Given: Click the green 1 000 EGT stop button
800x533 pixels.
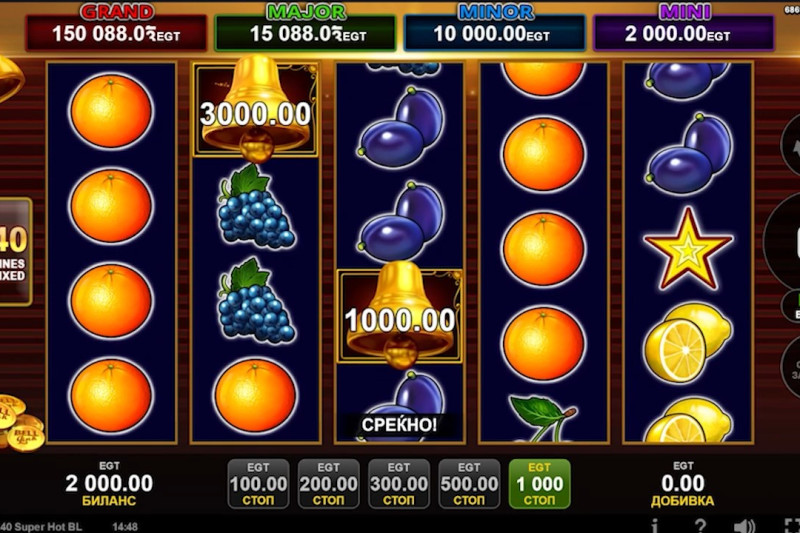Looking at the screenshot, I should tap(540, 484).
